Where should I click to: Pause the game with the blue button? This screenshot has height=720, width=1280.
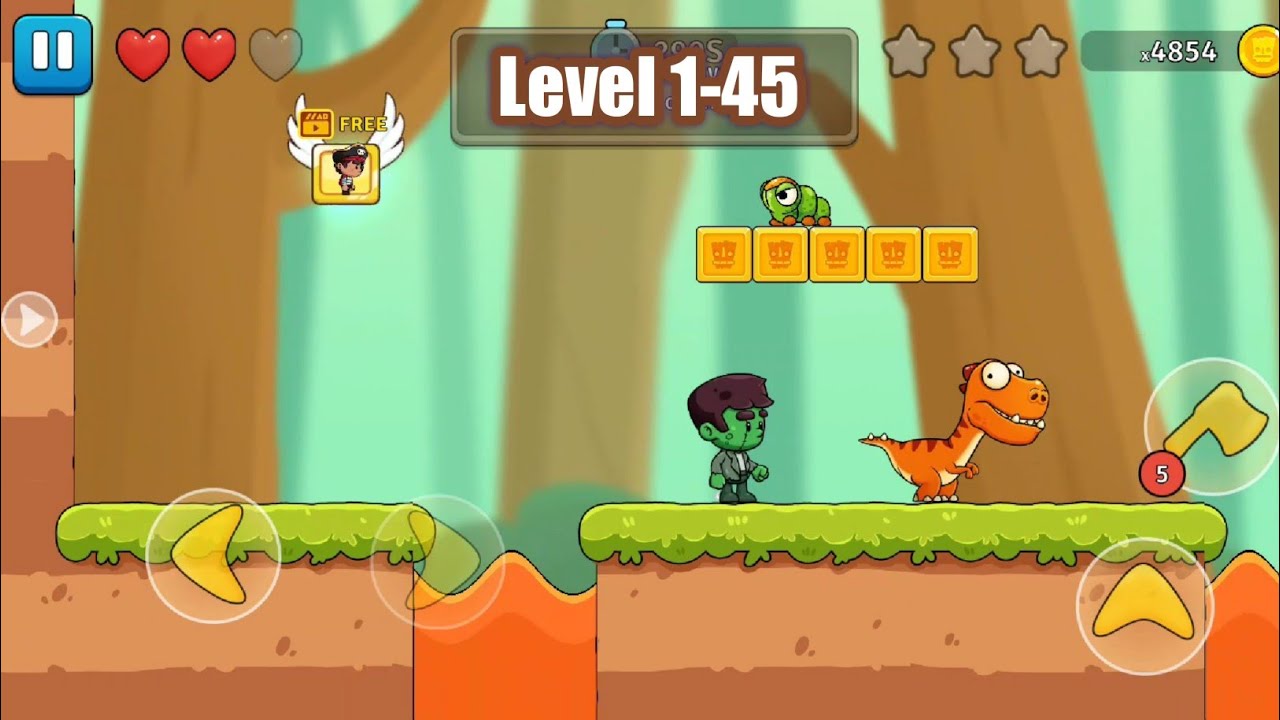[52, 54]
